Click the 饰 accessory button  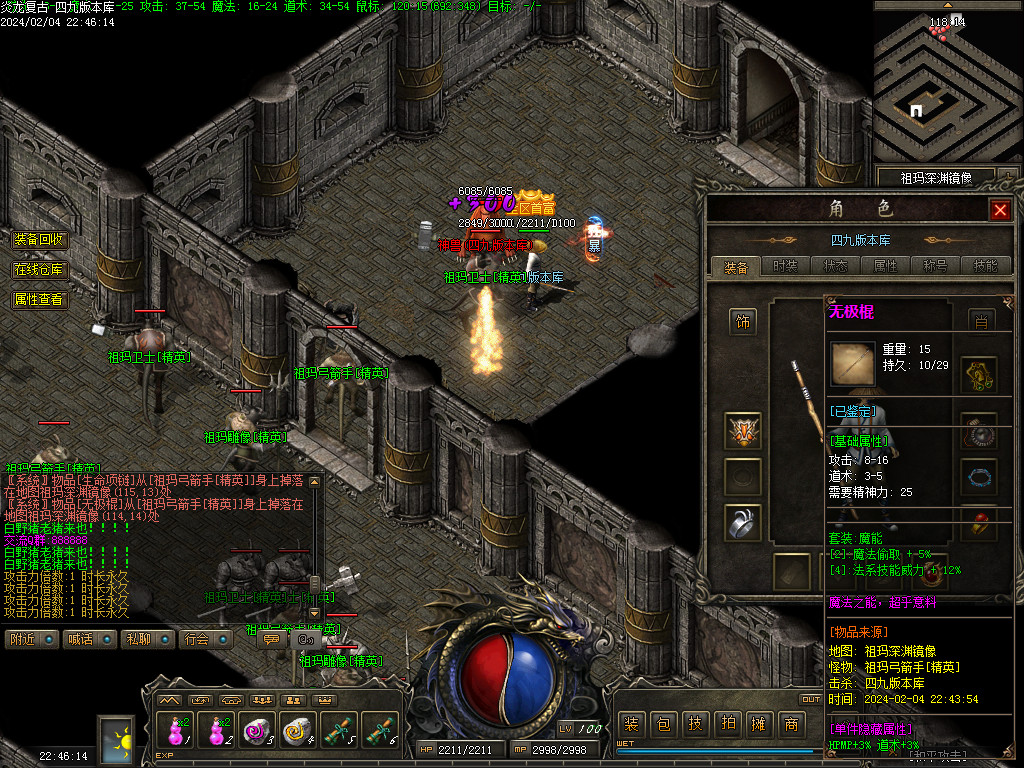[742, 322]
